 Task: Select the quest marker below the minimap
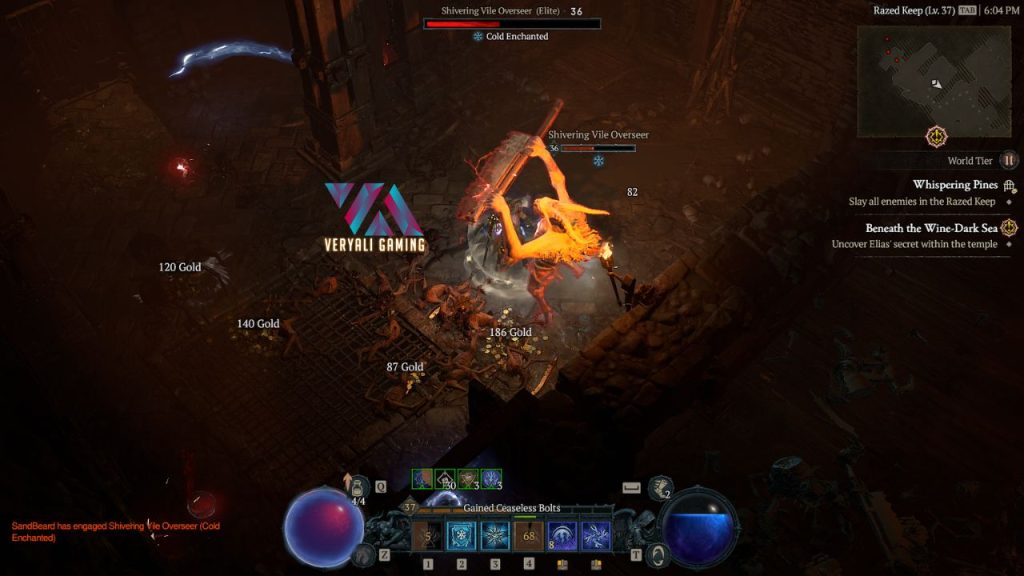pos(937,136)
